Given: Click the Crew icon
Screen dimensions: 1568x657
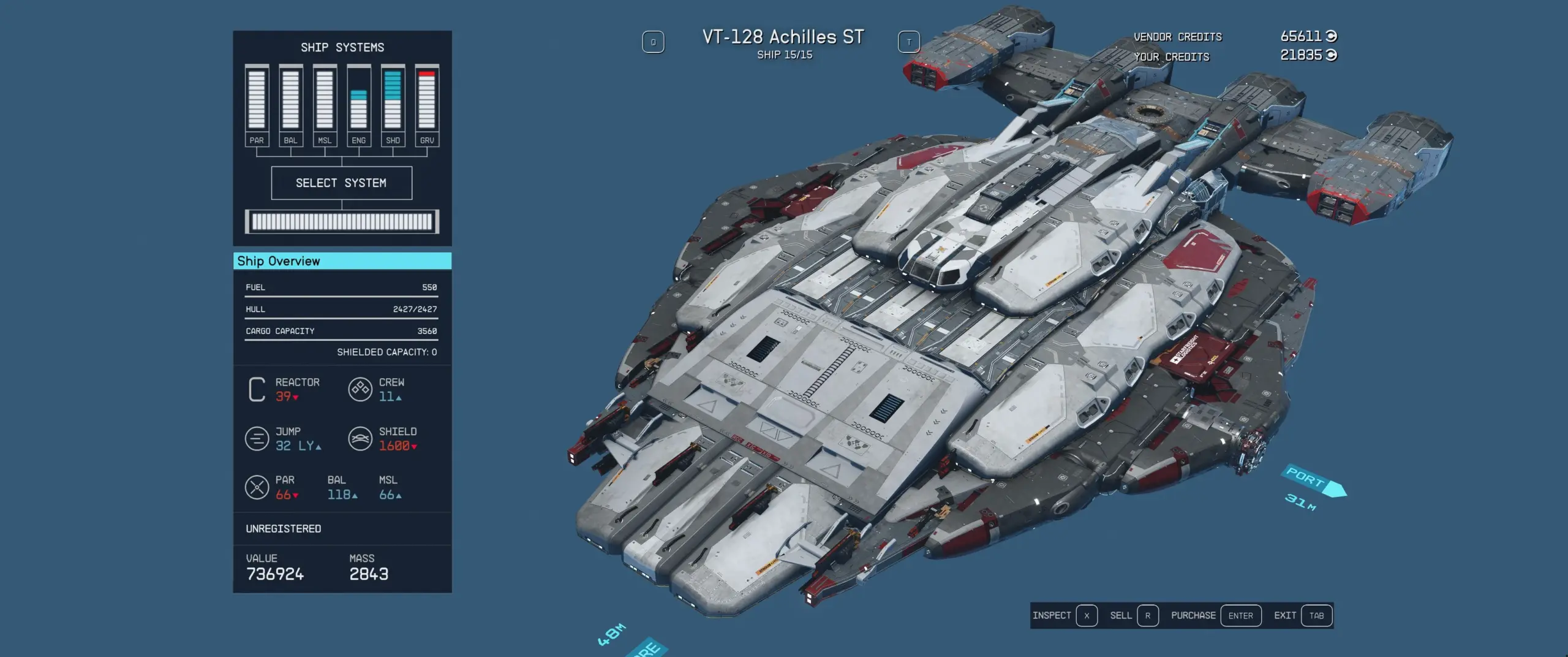Looking at the screenshot, I should (x=360, y=389).
